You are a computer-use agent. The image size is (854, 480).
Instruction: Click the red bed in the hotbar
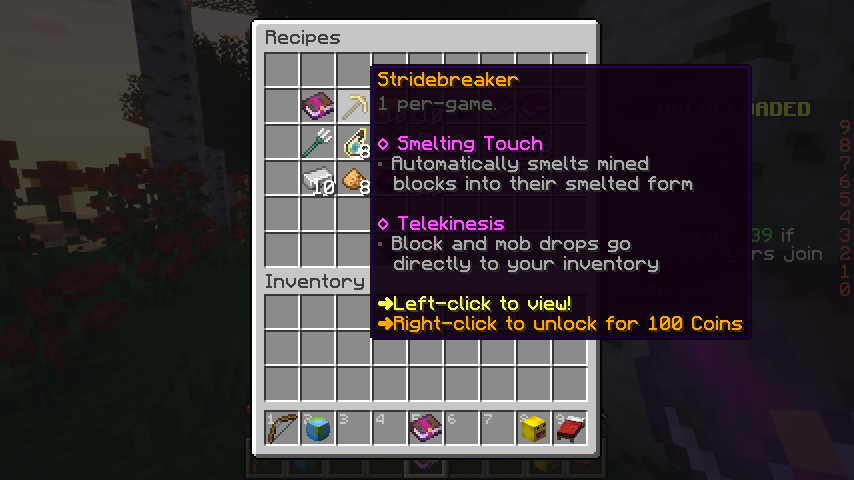point(570,428)
